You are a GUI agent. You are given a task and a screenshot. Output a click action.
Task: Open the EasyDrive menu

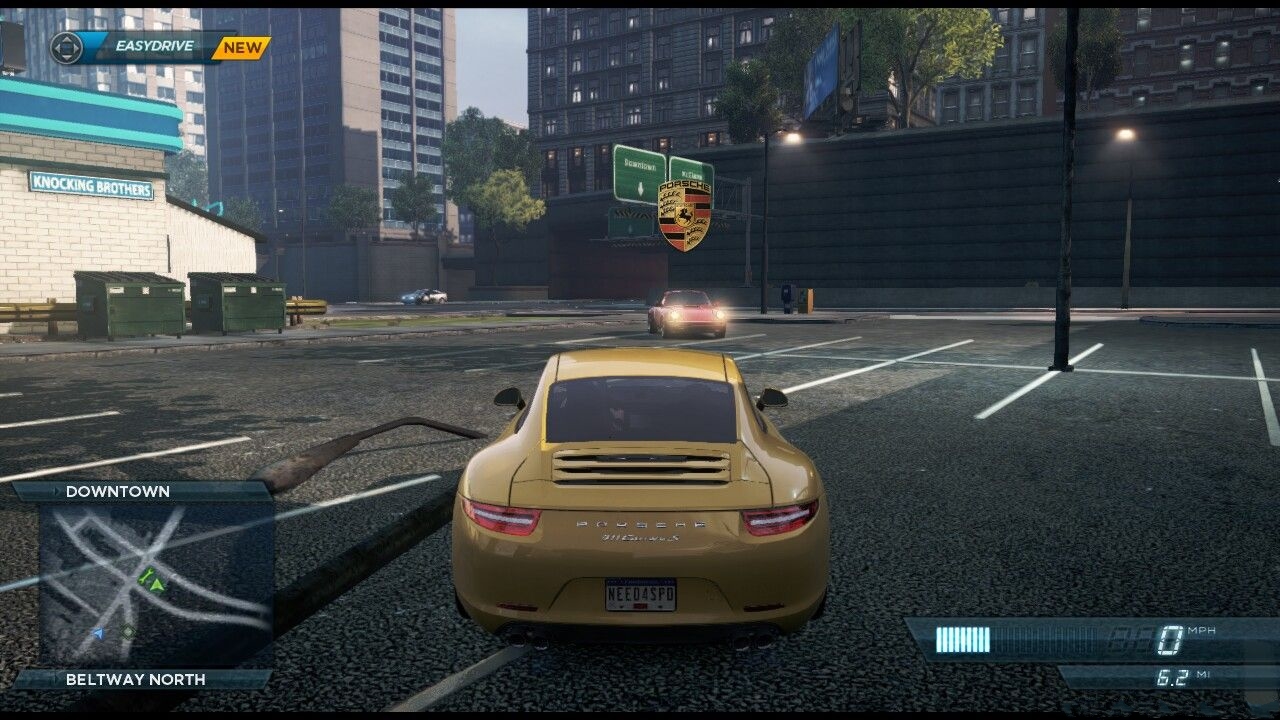[x=148, y=47]
